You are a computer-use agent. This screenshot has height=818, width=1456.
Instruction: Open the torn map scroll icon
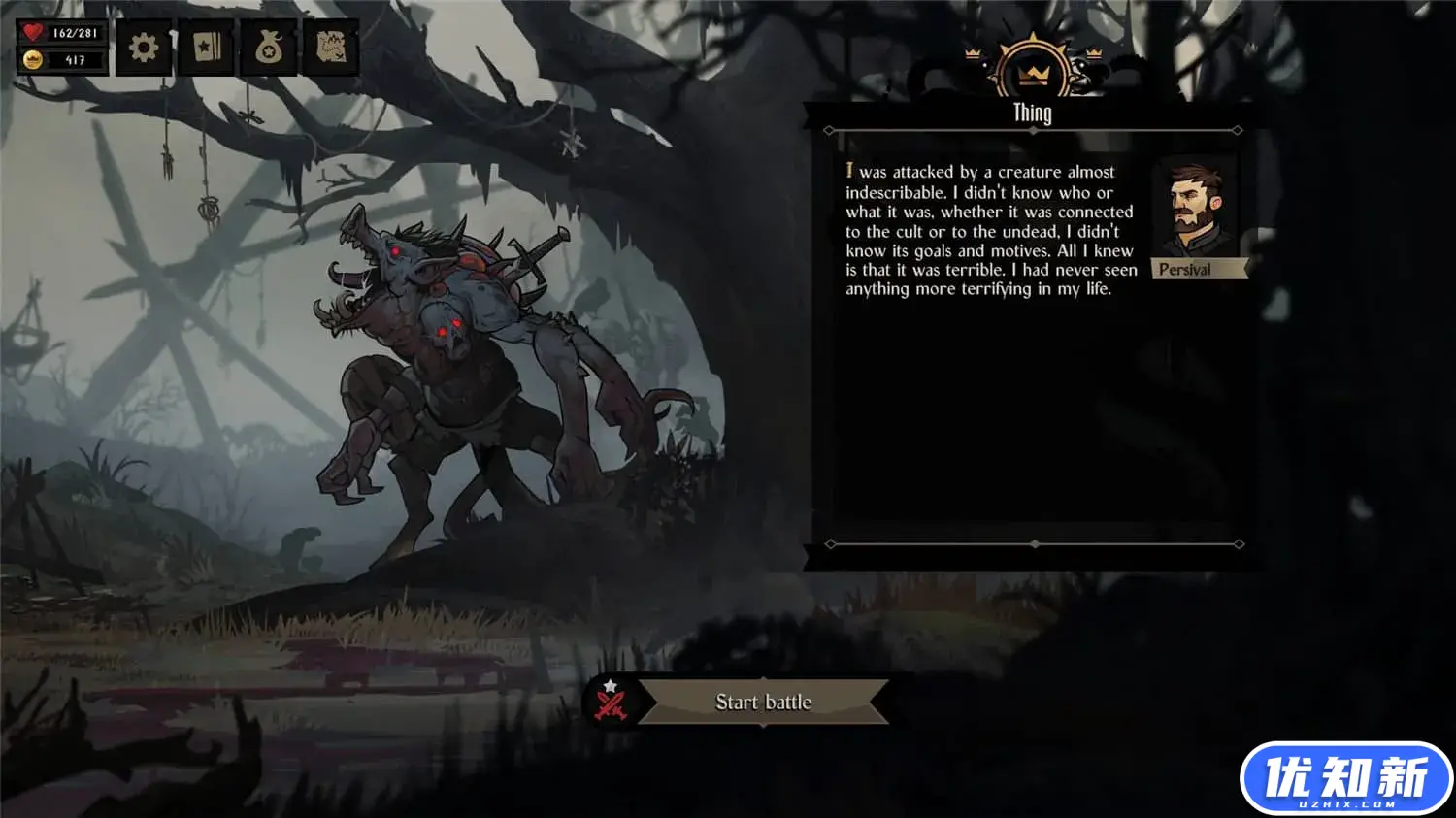331,48
